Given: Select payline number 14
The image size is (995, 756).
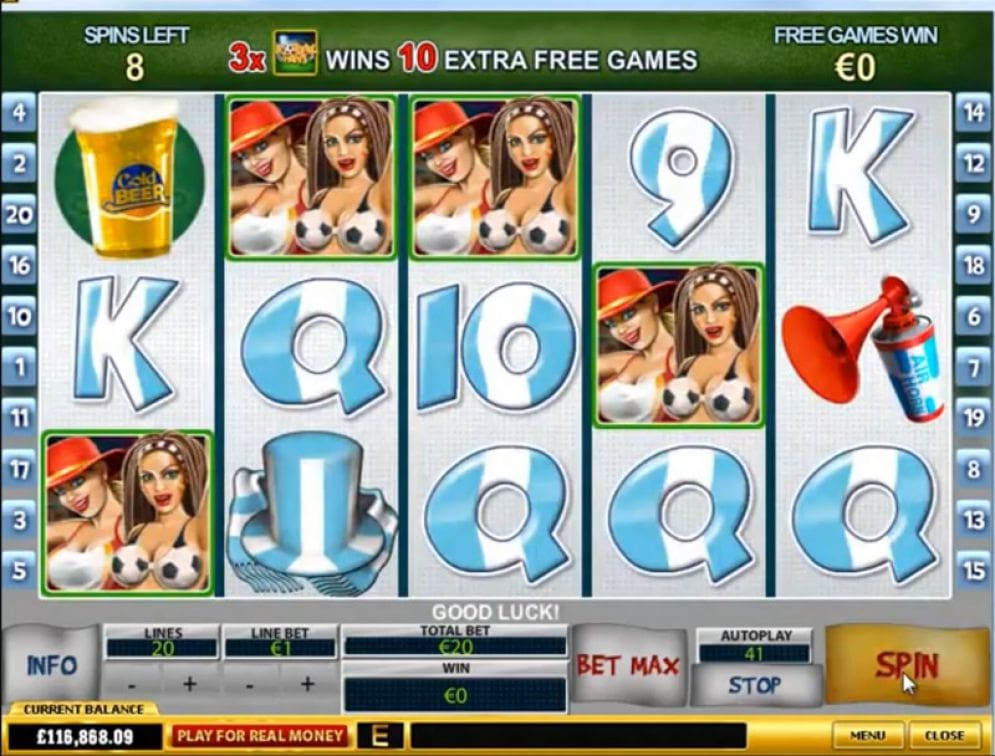Looking at the screenshot, I should click(972, 111).
